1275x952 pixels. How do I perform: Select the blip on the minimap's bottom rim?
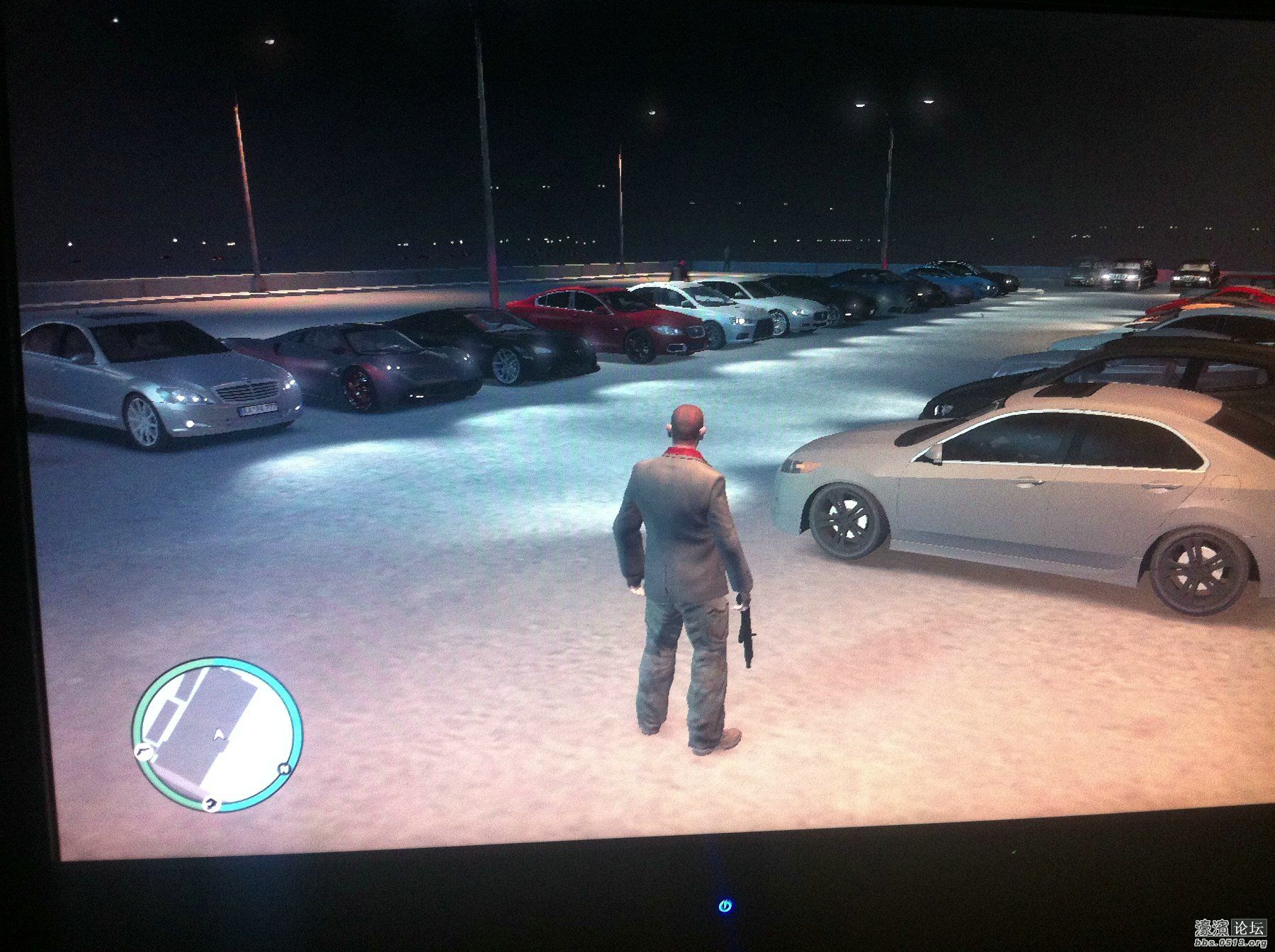[210, 803]
